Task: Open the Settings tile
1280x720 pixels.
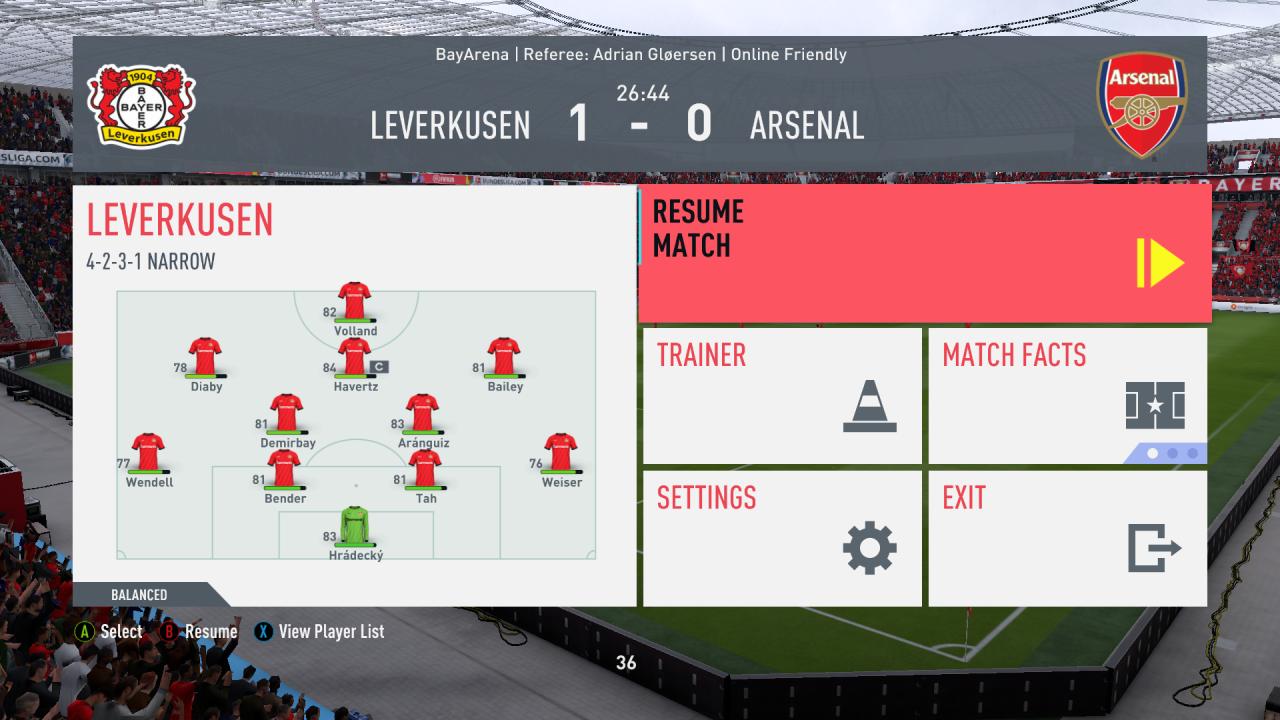Action: tap(781, 538)
